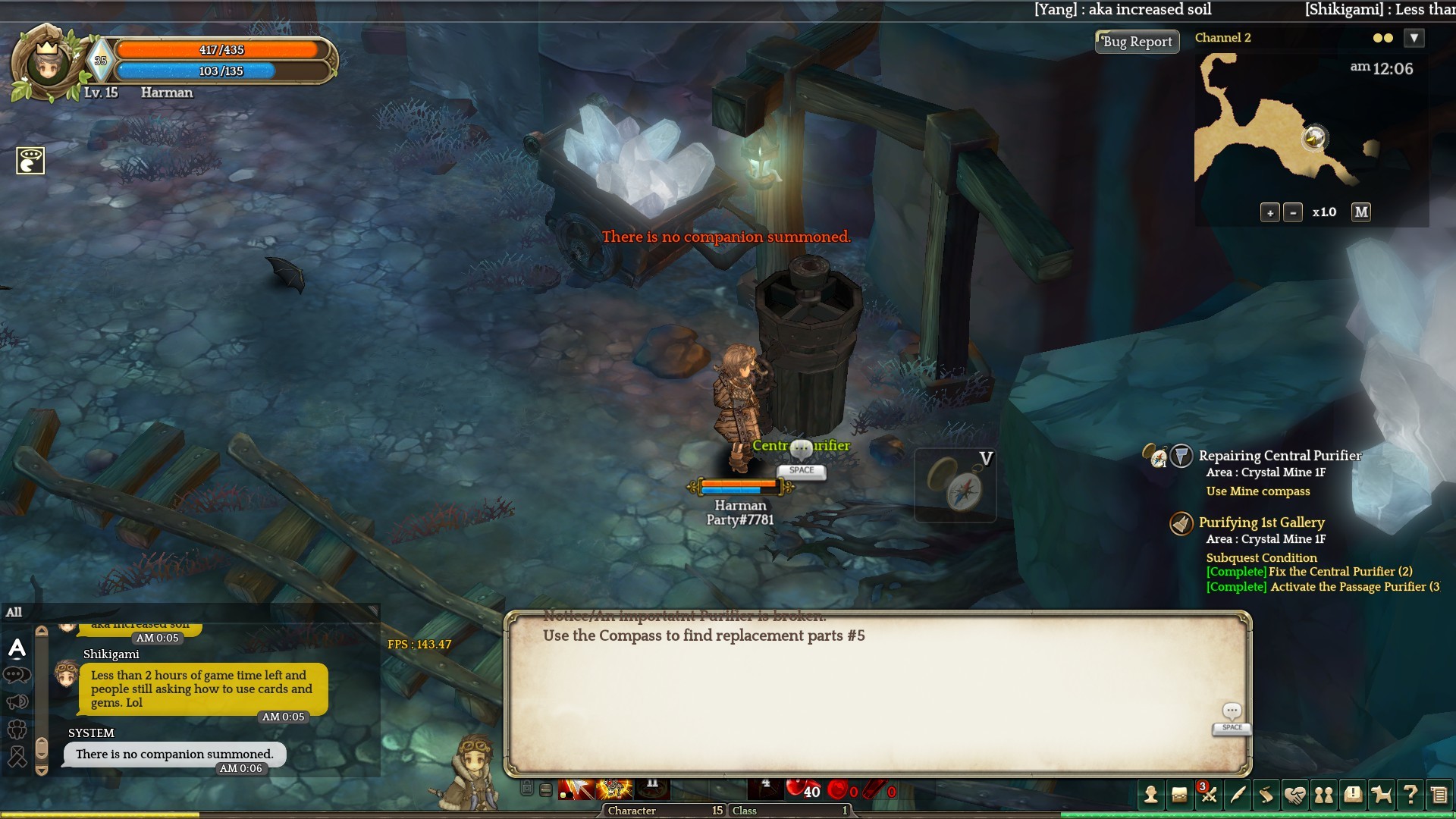This screenshot has width=1456, height=819.
Task: Expand the Channel 2 dropdown arrow
Action: [1414, 38]
